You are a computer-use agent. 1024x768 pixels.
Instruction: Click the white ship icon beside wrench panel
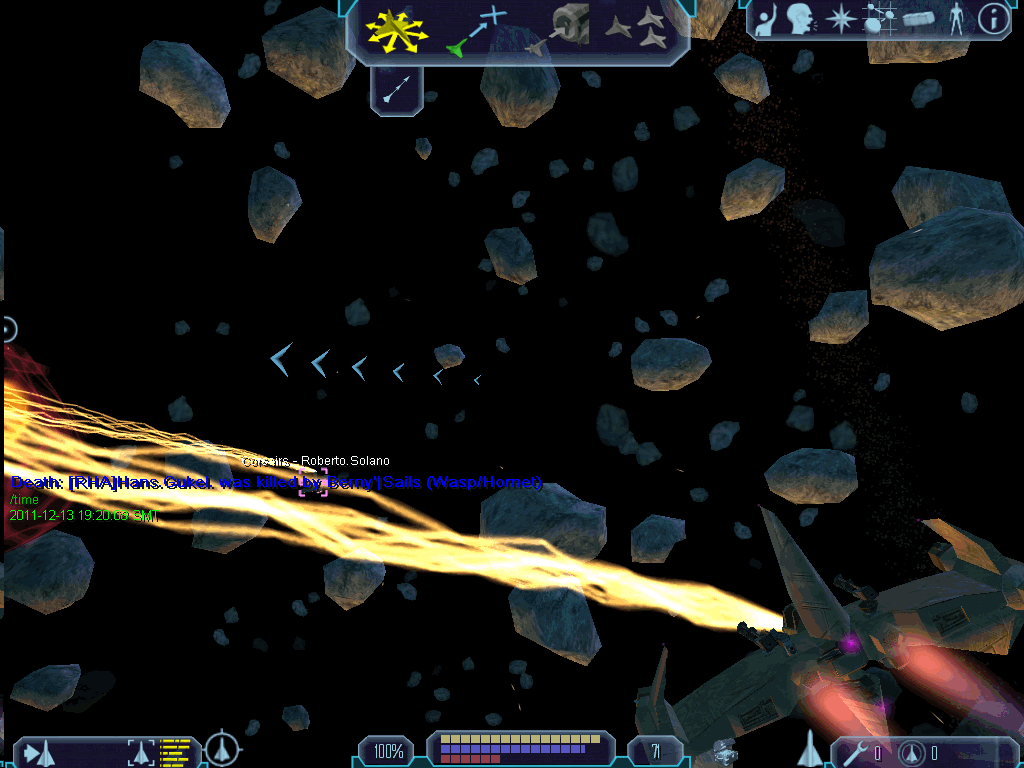(x=809, y=748)
